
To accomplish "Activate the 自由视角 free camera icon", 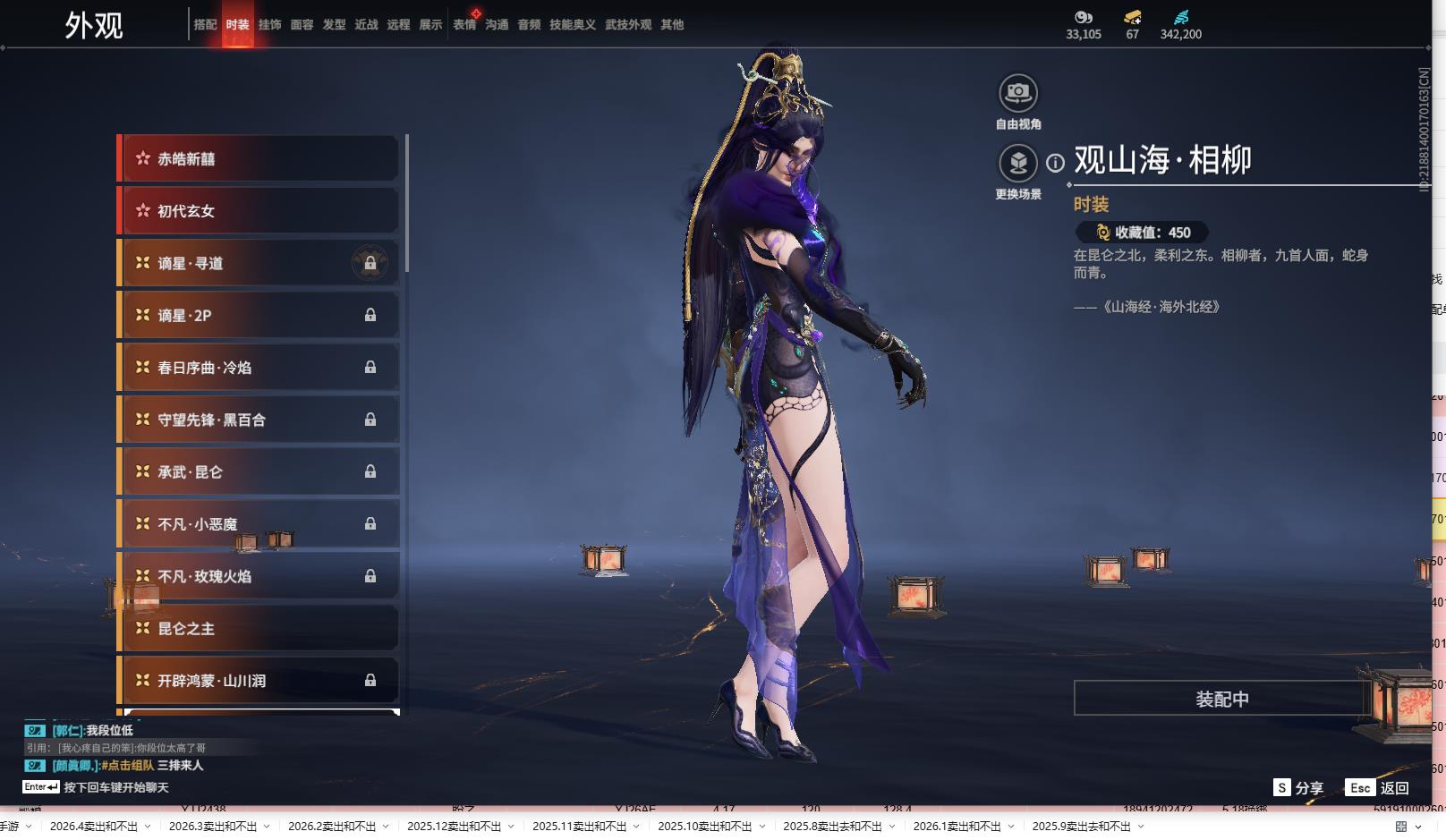I will click(1017, 93).
